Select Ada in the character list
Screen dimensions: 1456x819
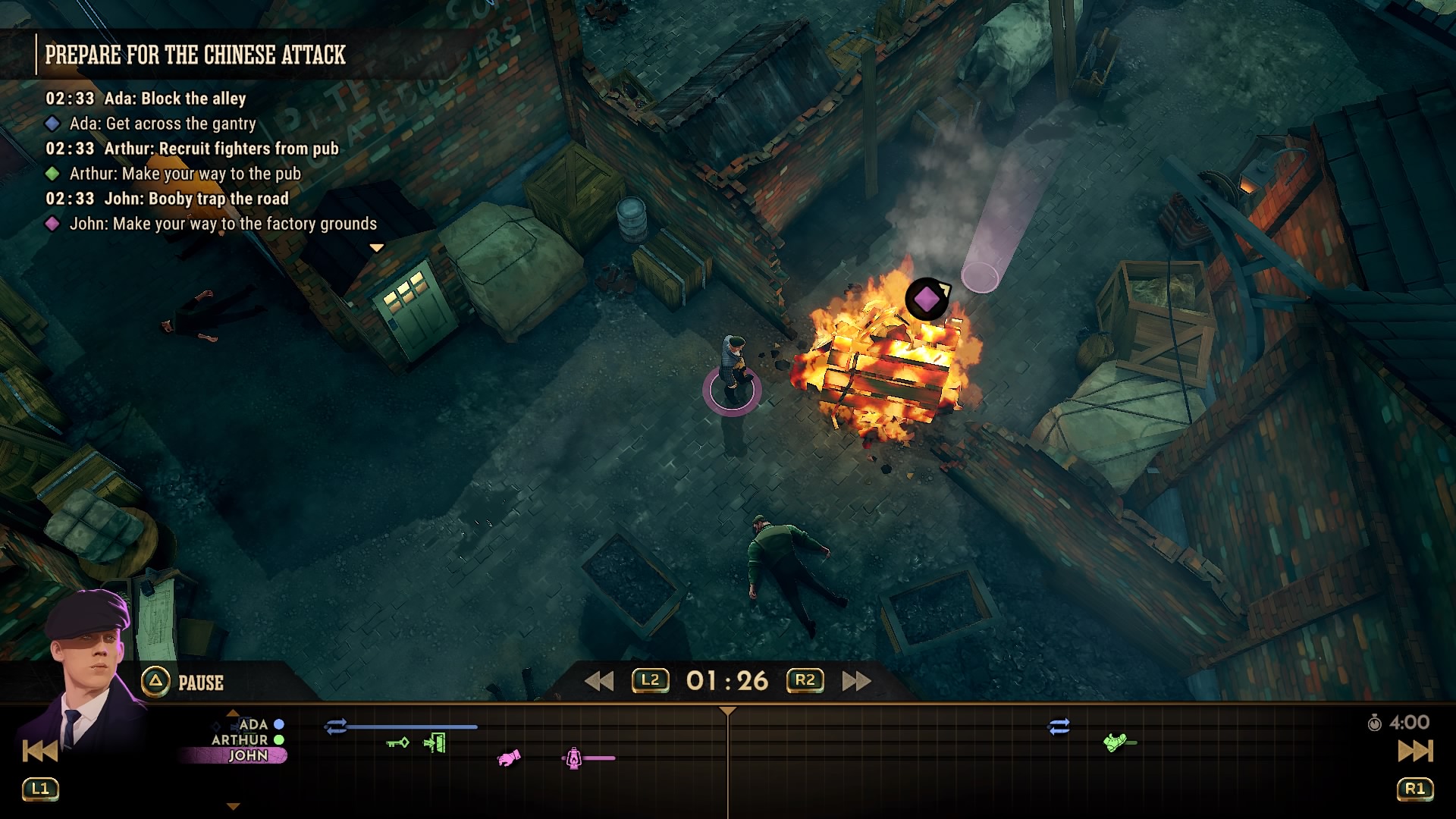254,724
